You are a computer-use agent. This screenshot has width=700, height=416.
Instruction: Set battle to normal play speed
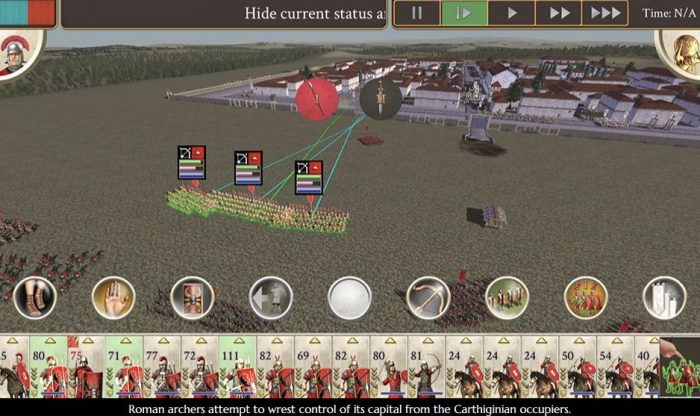click(x=512, y=13)
